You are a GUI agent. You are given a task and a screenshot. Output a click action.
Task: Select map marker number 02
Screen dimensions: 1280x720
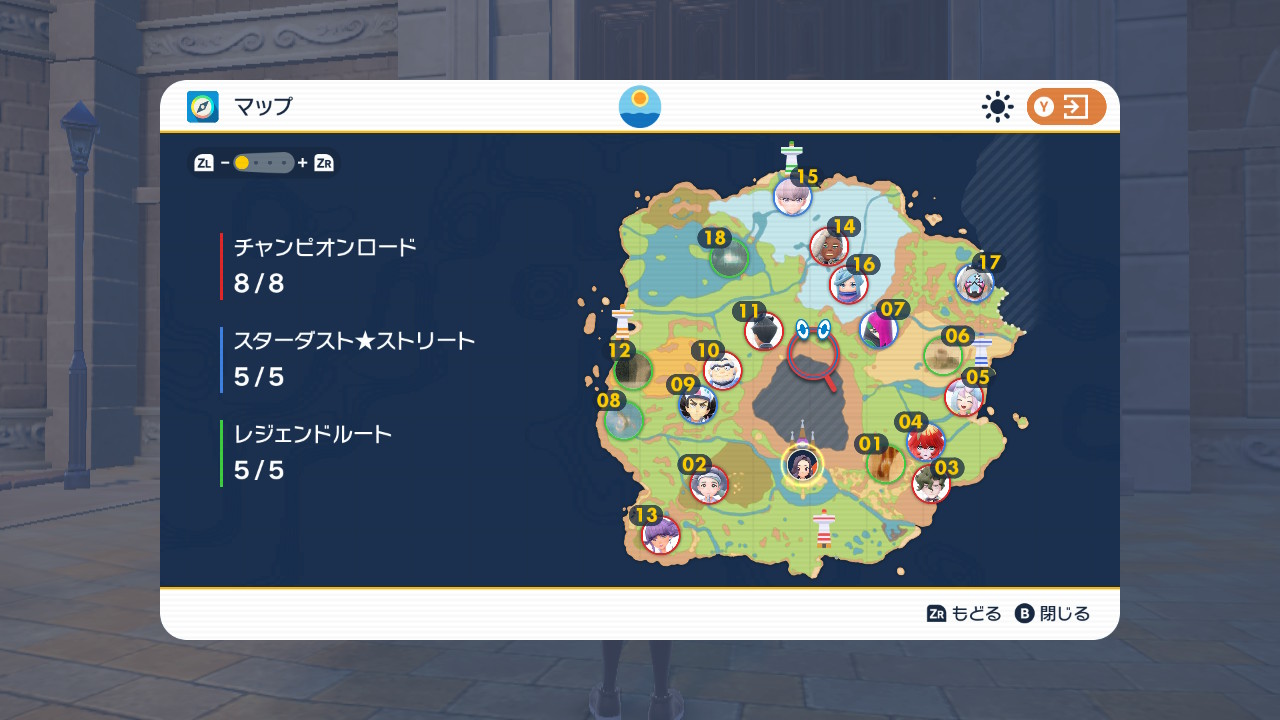click(x=709, y=485)
